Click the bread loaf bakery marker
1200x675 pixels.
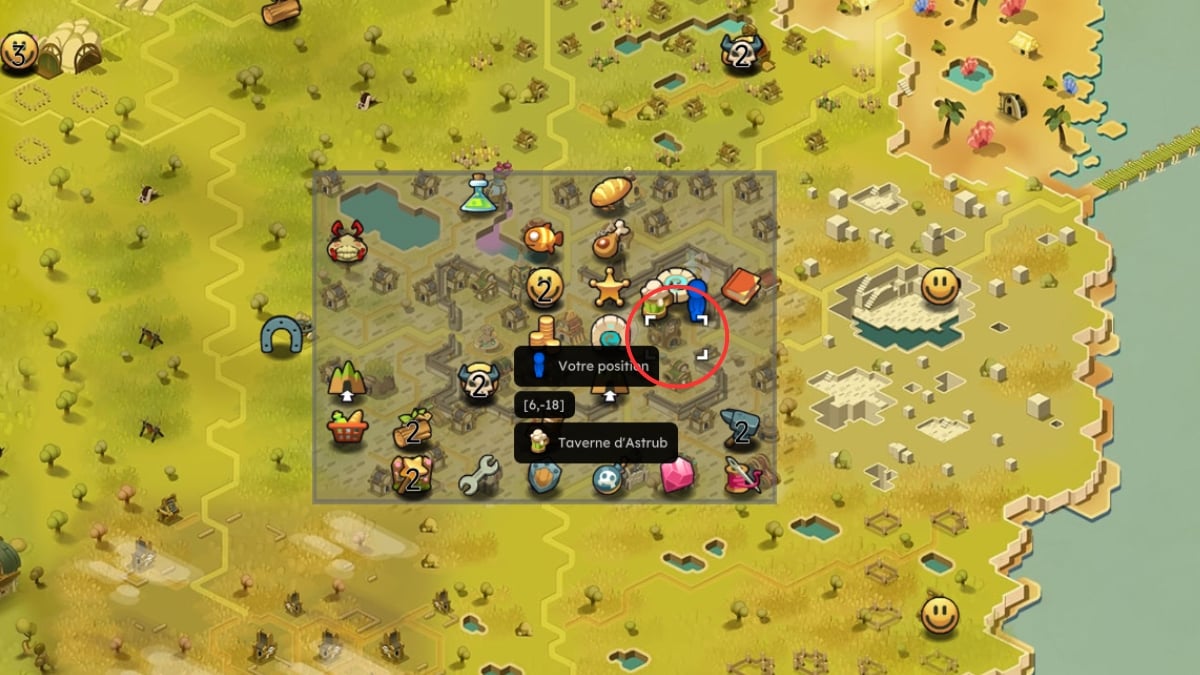coord(611,193)
